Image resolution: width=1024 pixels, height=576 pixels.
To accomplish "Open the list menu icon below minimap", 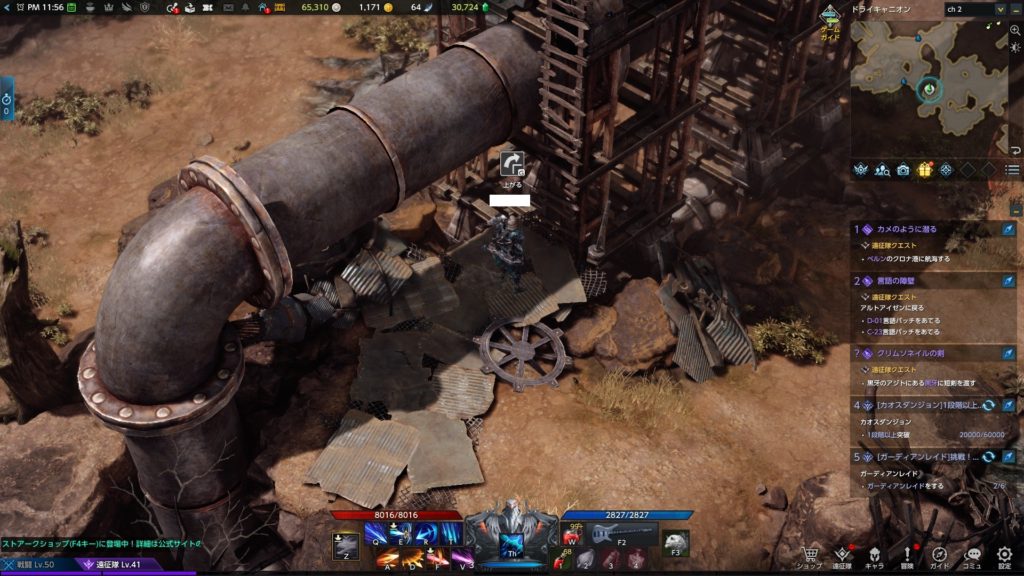I will coord(1012,170).
